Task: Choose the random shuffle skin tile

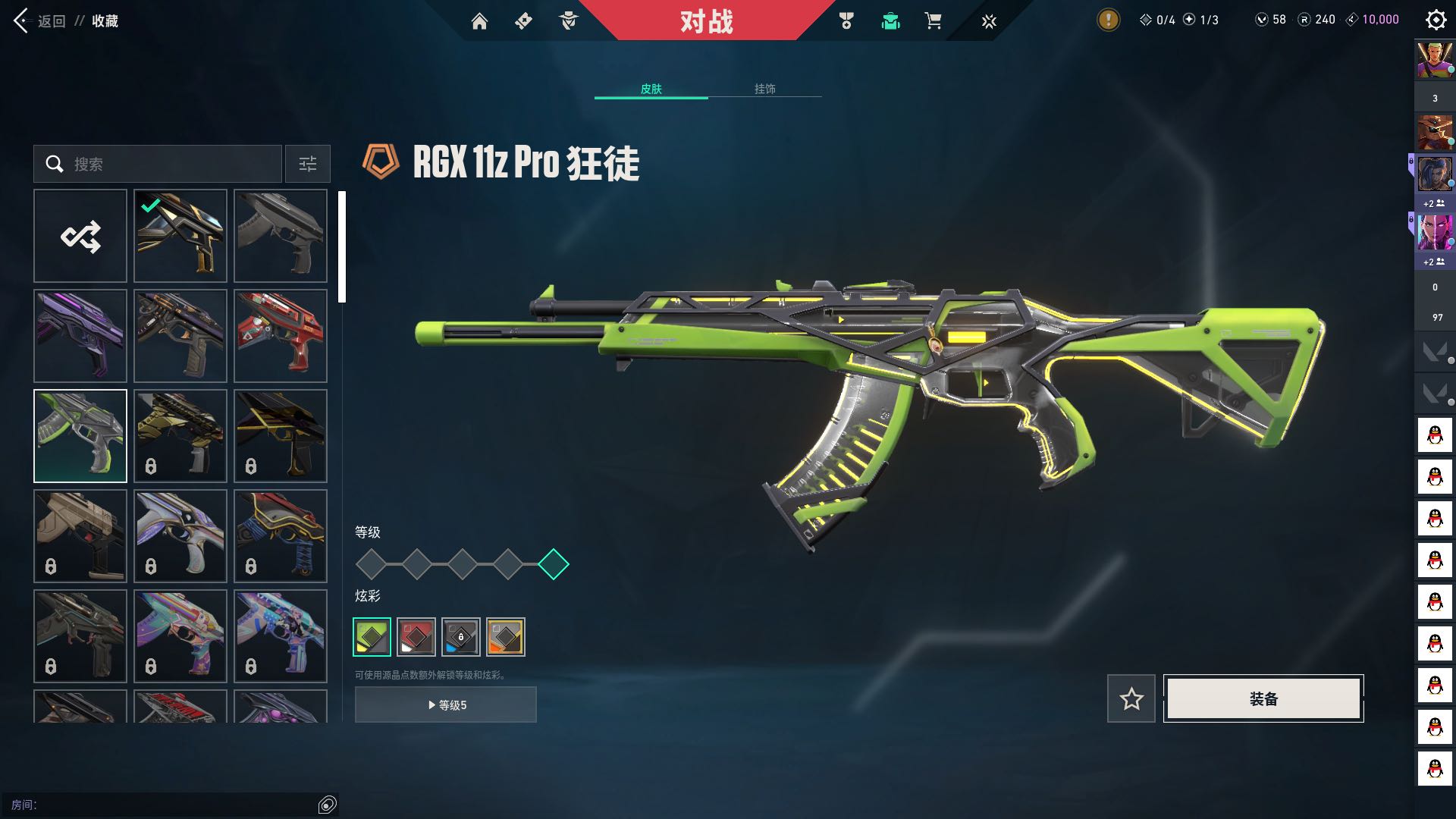Action: click(80, 236)
